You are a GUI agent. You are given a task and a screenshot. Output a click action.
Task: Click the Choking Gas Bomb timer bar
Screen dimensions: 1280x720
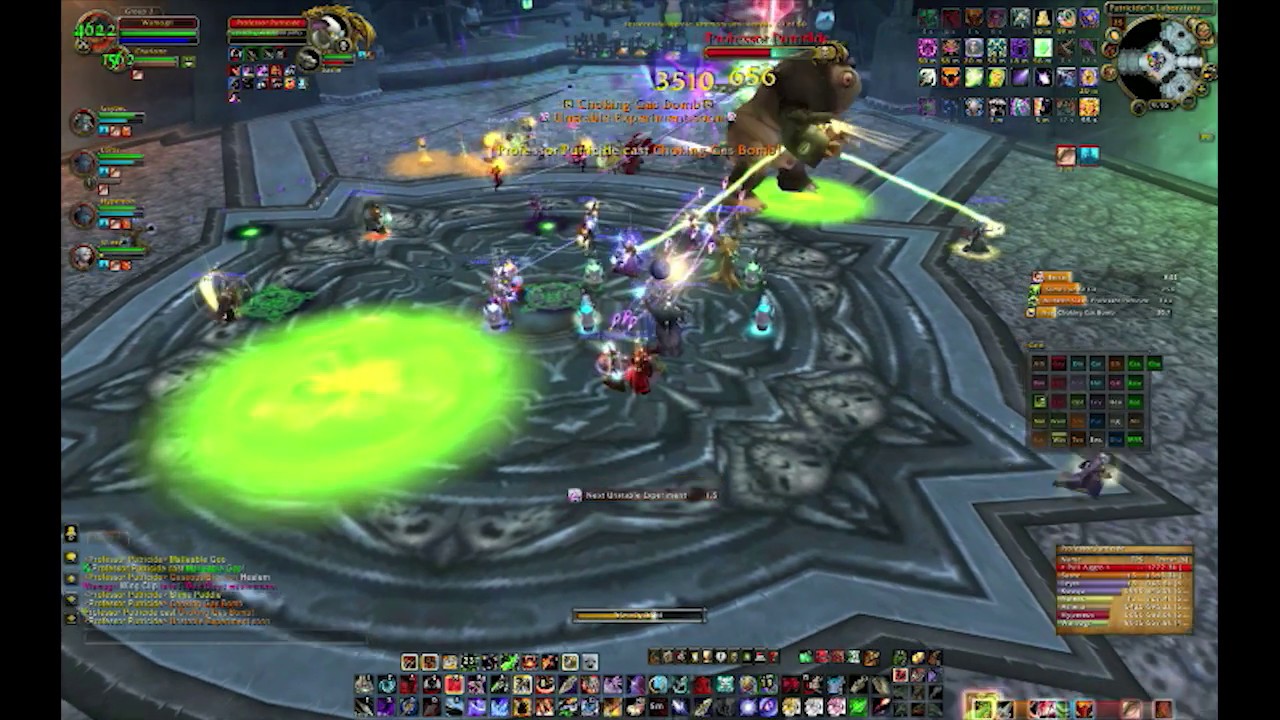tap(1100, 313)
